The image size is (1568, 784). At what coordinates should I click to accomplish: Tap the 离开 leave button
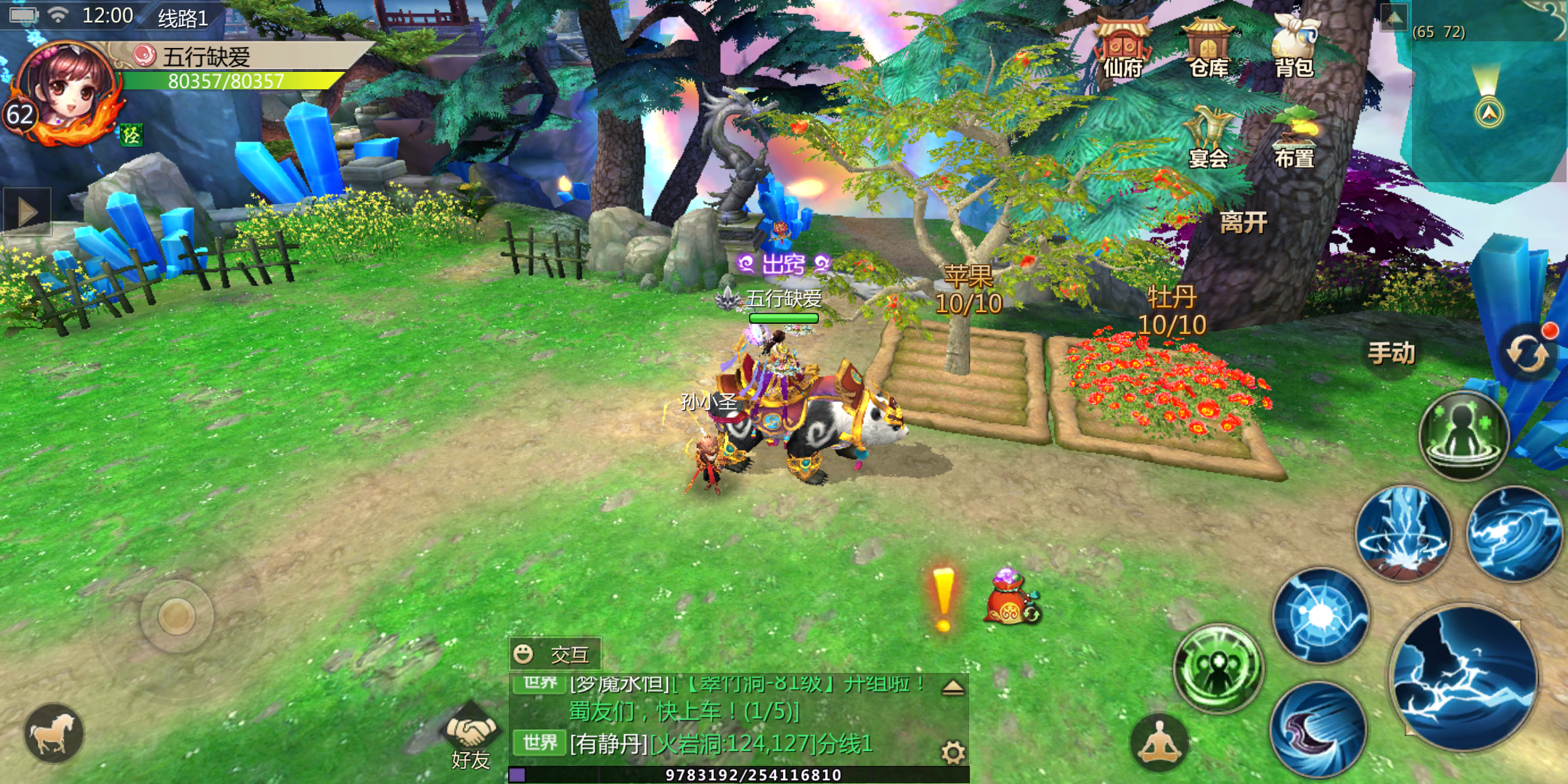click(x=1244, y=222)
